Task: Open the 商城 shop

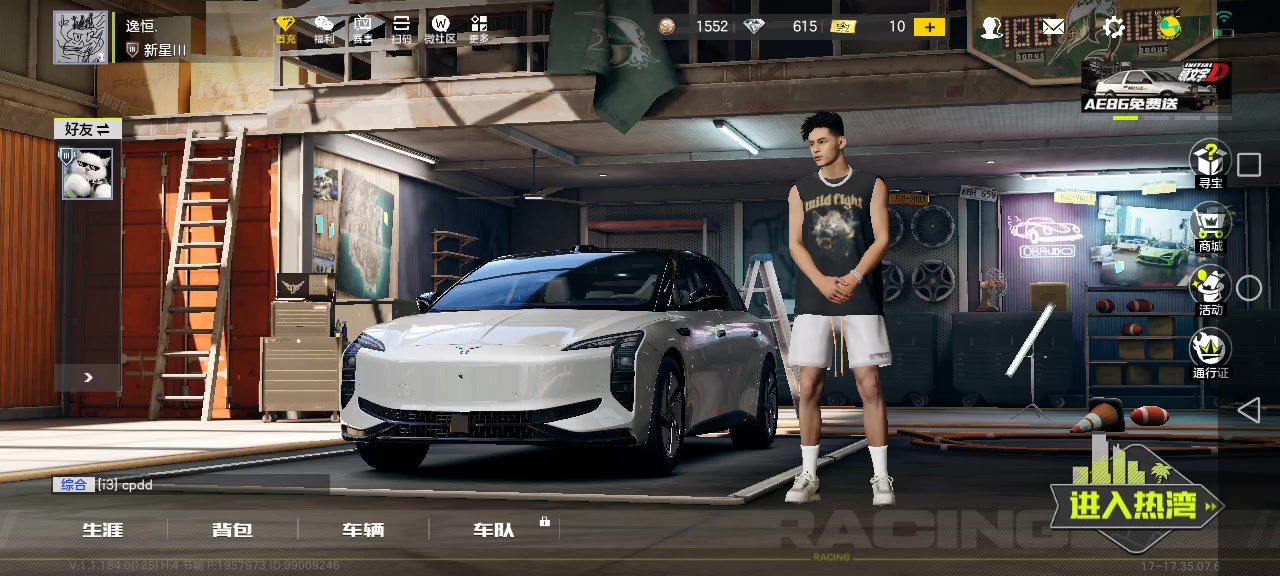Action: [1210, 228]
